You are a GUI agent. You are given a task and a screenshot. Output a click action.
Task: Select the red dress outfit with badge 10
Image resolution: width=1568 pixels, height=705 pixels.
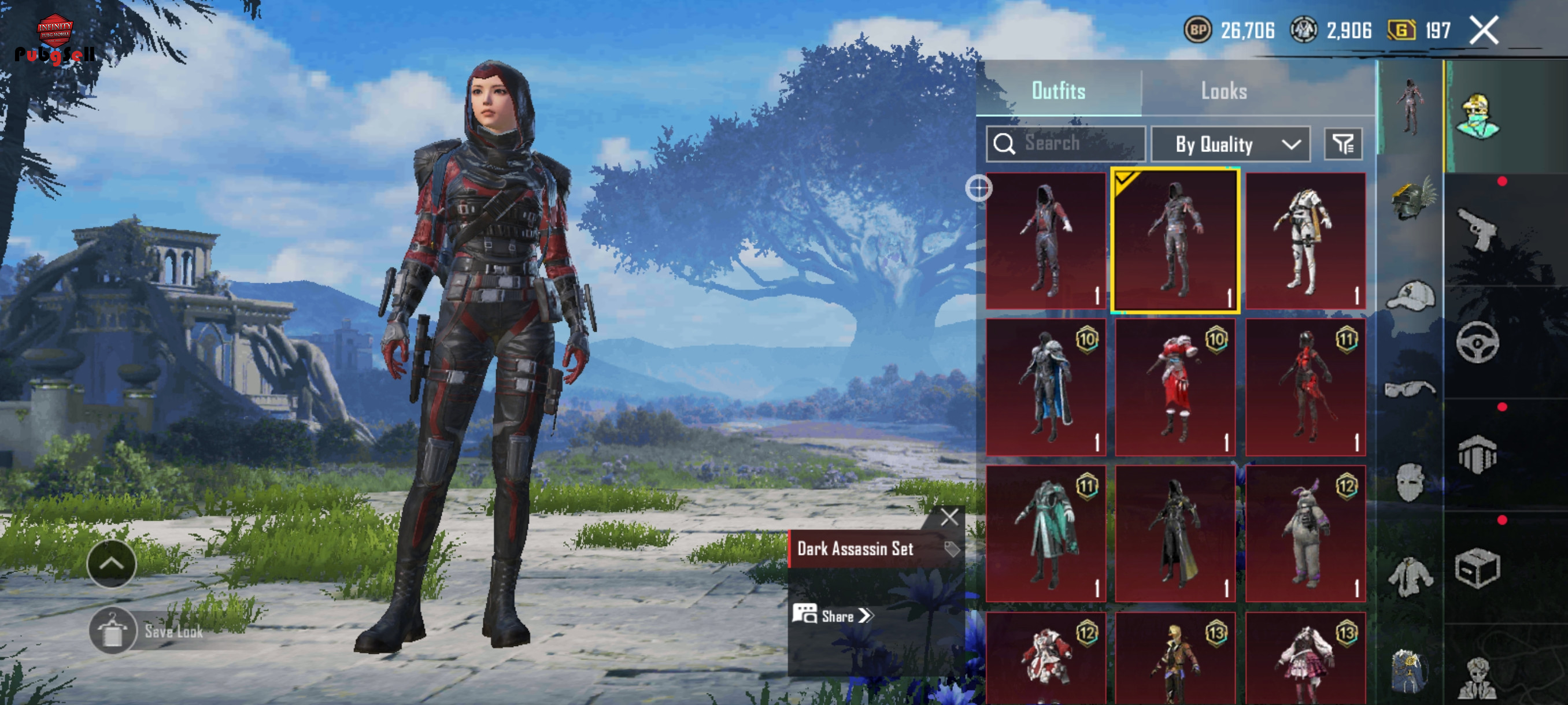point(1175,387)
